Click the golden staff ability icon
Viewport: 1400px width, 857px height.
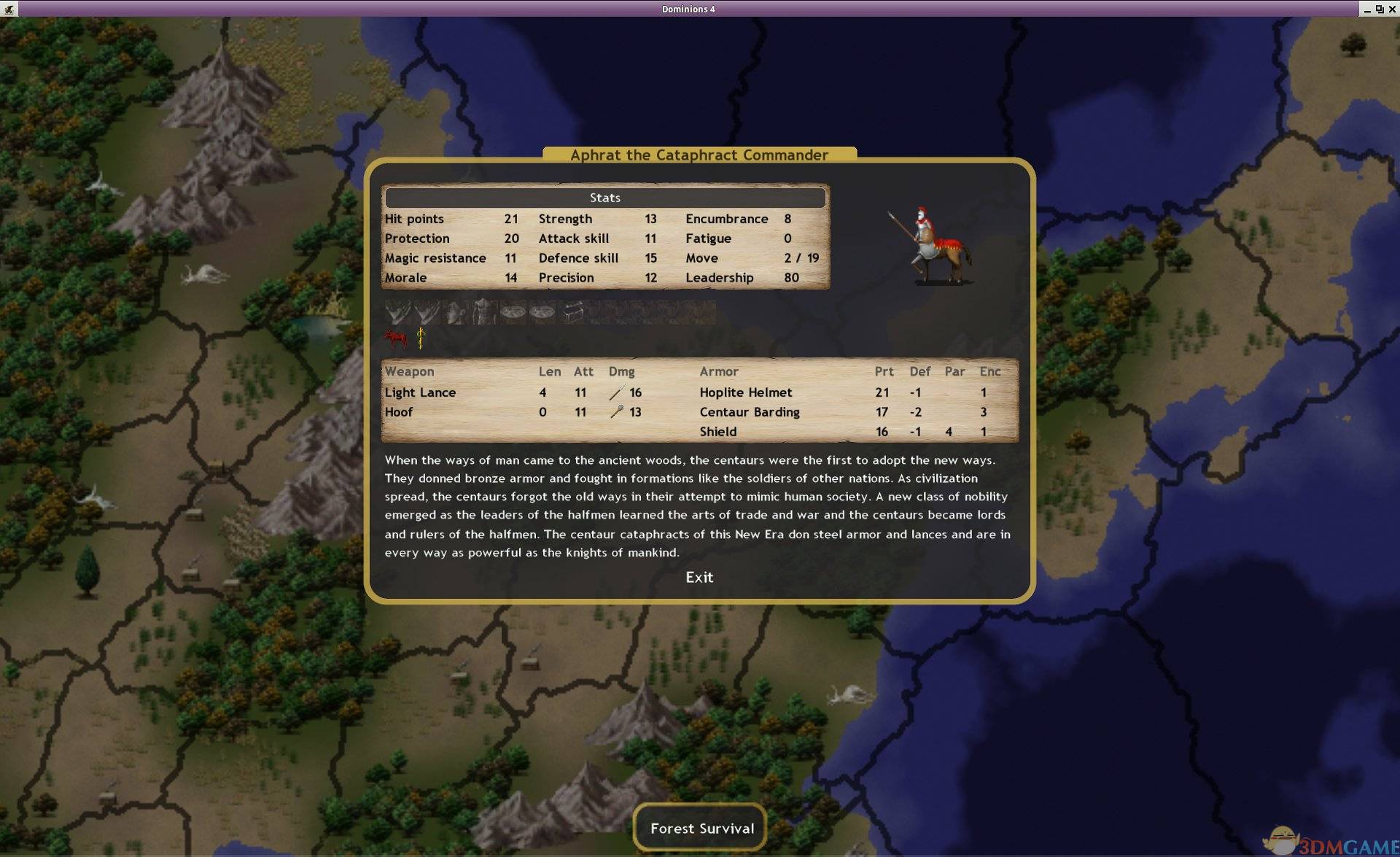click(421, 338)
